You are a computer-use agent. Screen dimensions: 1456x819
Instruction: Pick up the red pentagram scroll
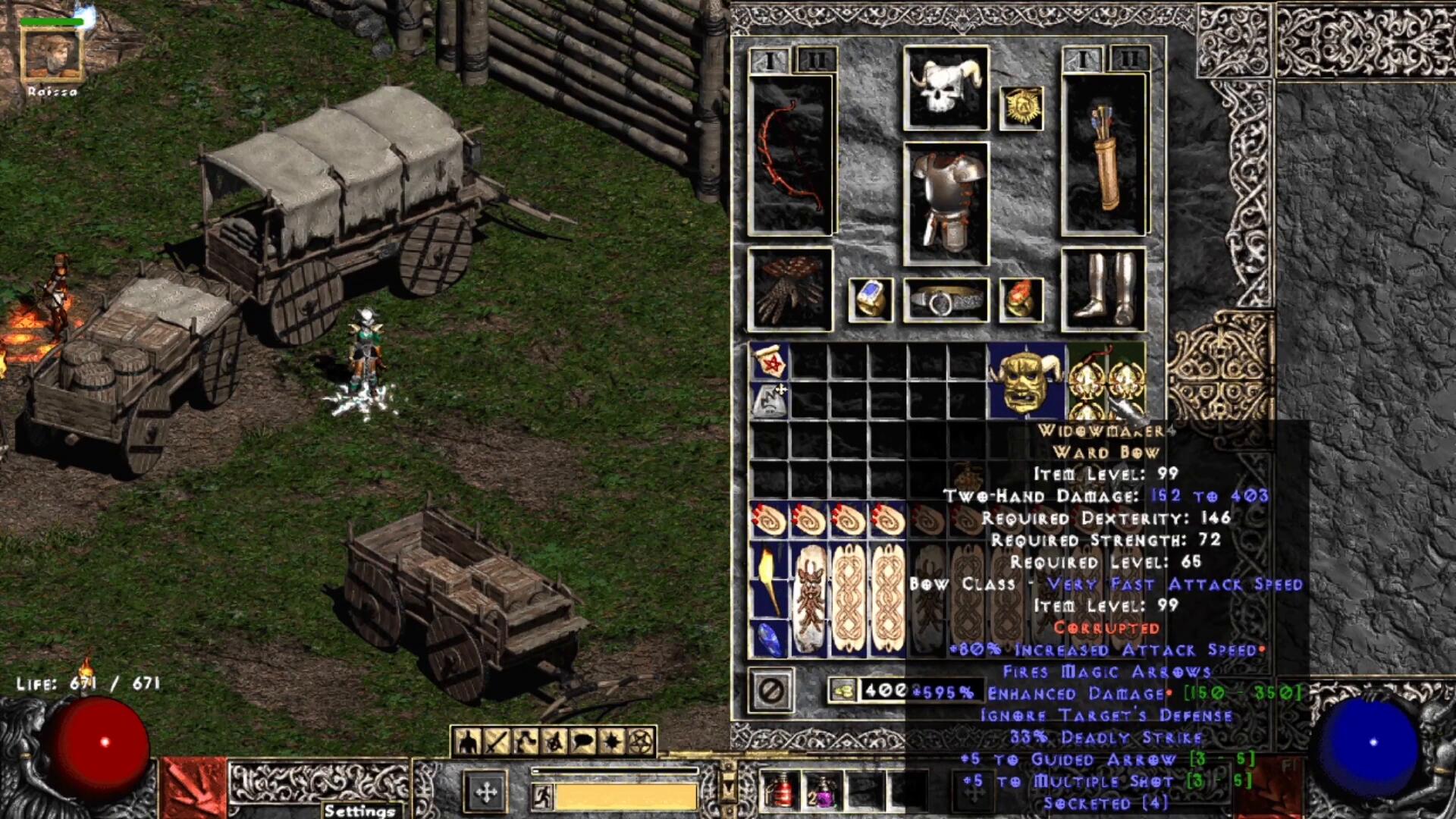(769, 362)
